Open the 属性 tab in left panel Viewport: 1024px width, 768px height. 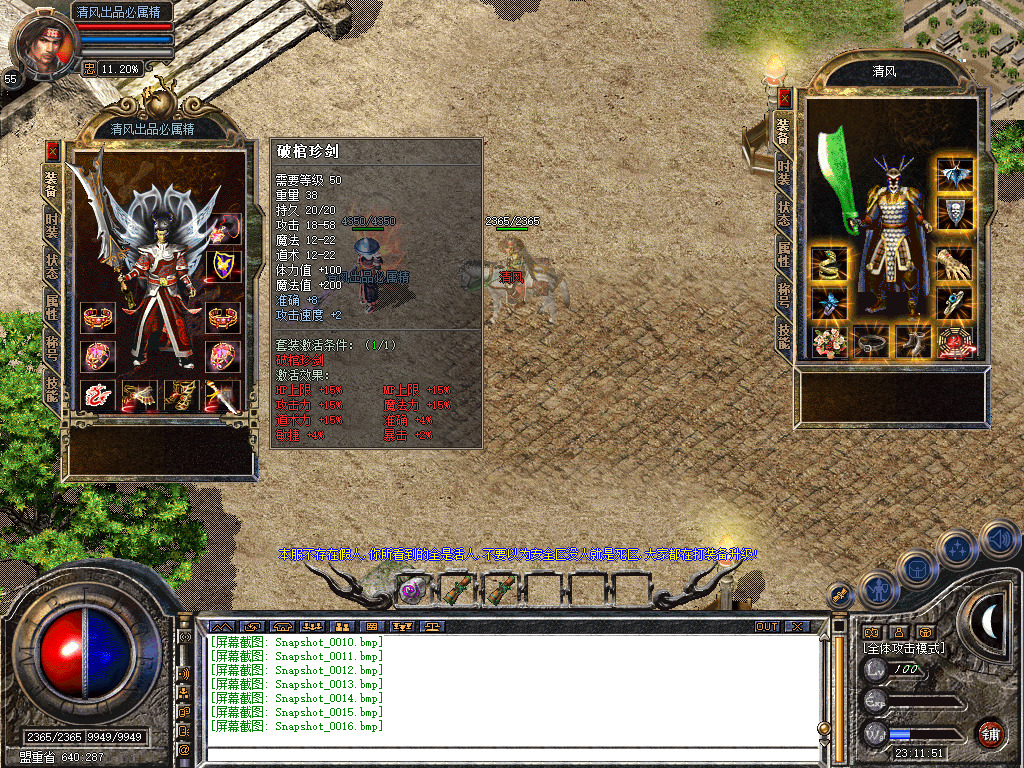(x=52, y=307)
